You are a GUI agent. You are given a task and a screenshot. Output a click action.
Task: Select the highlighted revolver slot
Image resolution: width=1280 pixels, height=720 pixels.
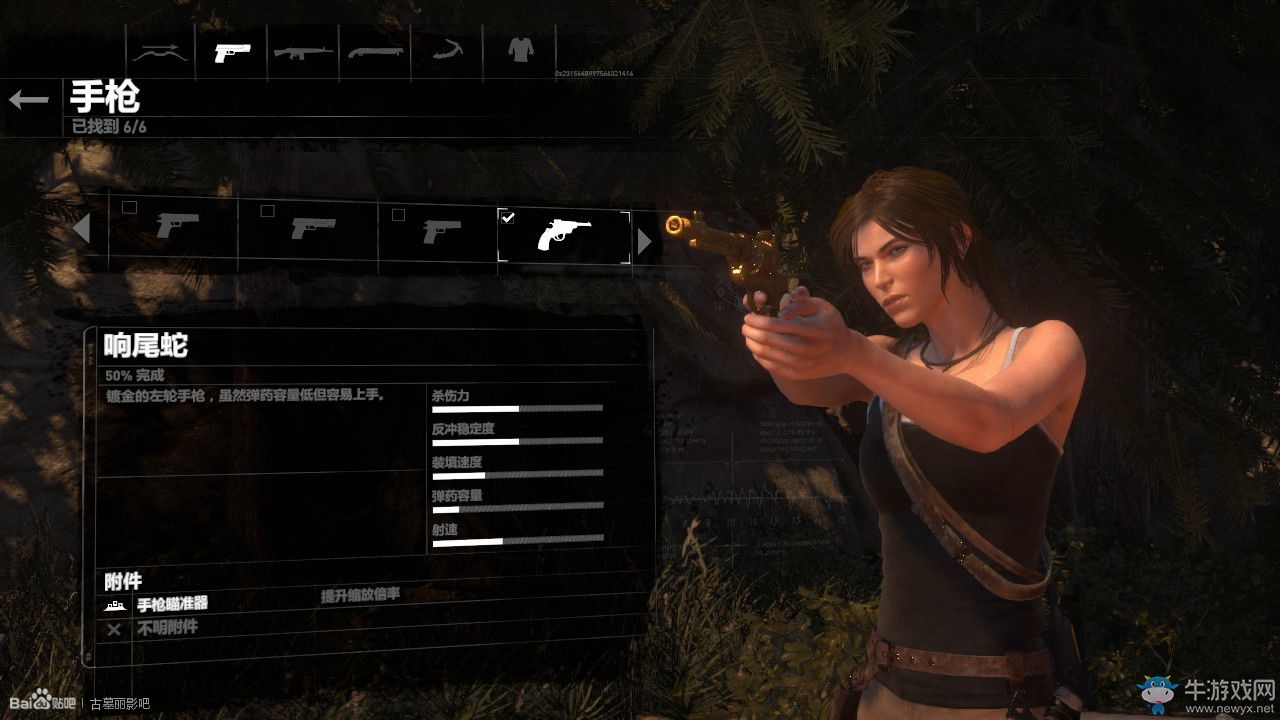tap(564, 236)
